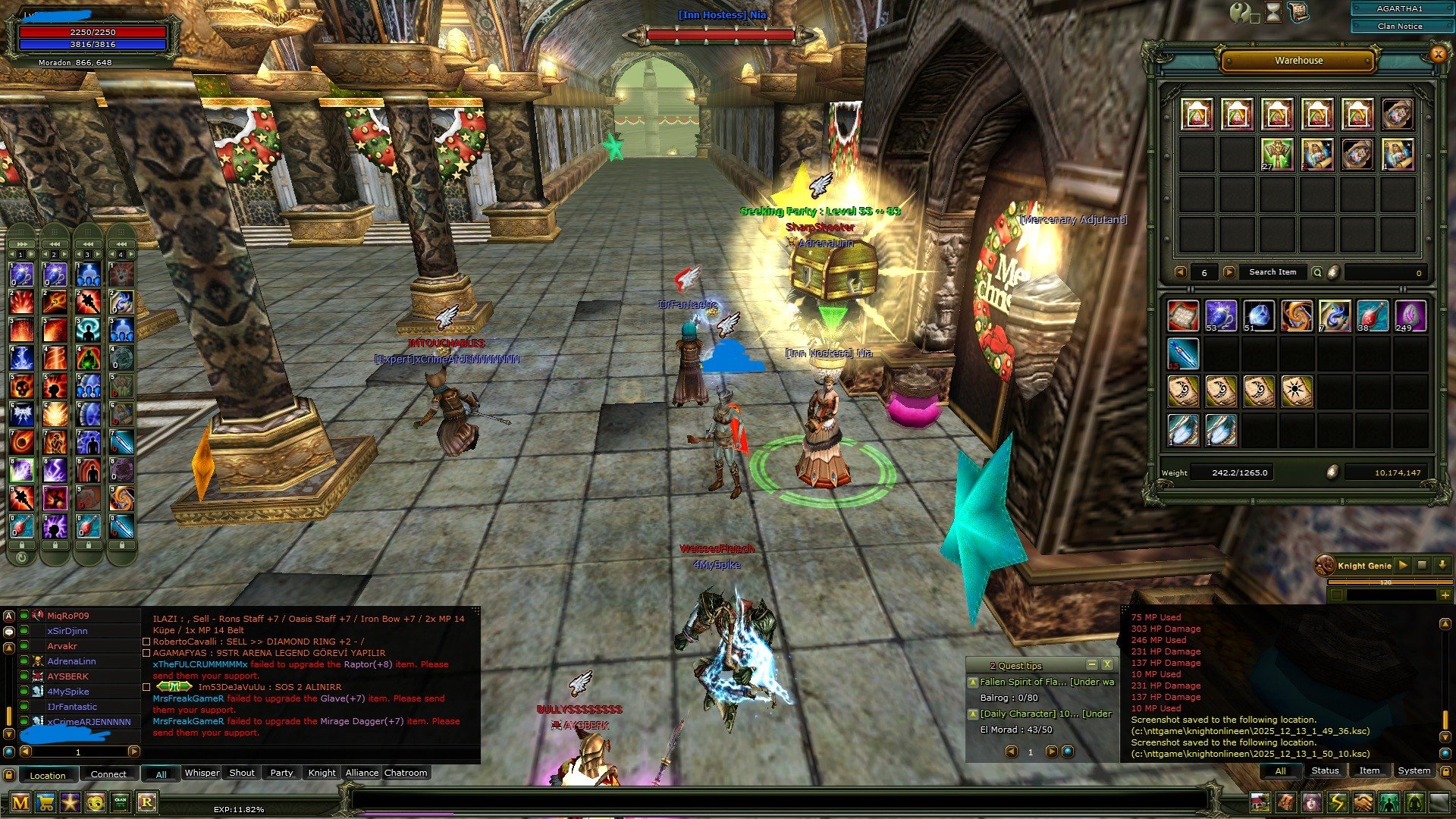The width and height of the screenshot is (1456, 819).
Task: Open the M merchant menu at bottom-left
Action: click(x=20, y=802)
